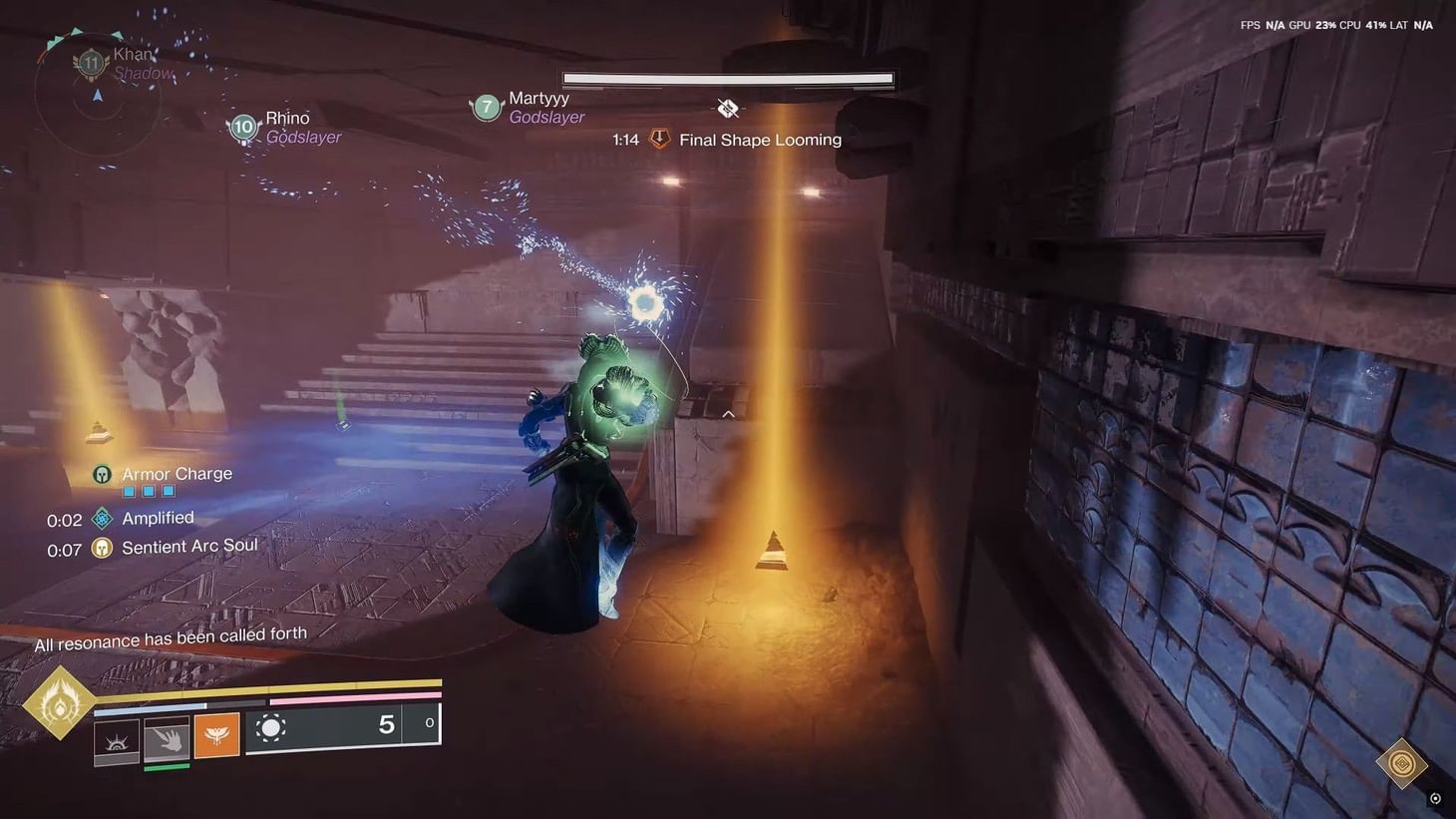
Task: Toggle the first blue Armor Charge pip
Action: [x=129, y=491]
